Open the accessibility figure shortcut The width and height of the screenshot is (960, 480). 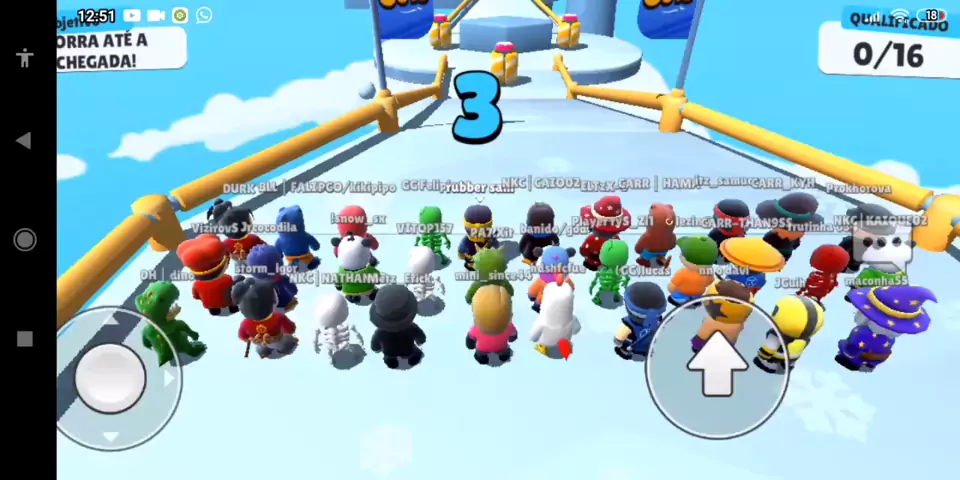click(x=25, y=57)
